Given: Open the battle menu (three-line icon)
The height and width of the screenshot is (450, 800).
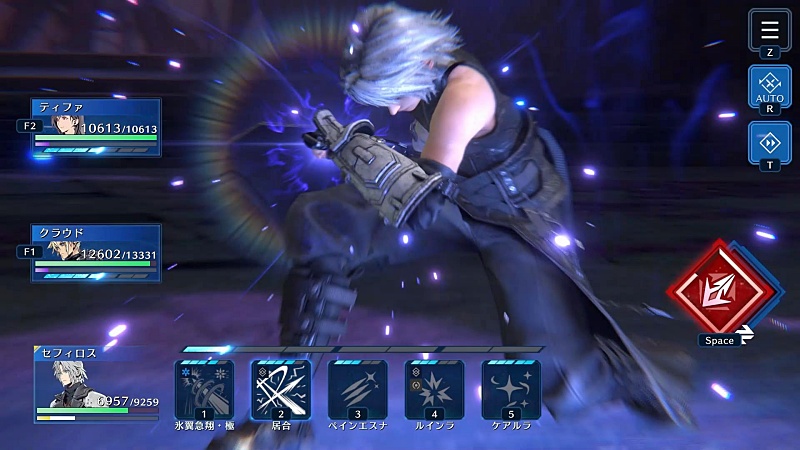Looking at the screenshot, I should (x=770, y=29).
